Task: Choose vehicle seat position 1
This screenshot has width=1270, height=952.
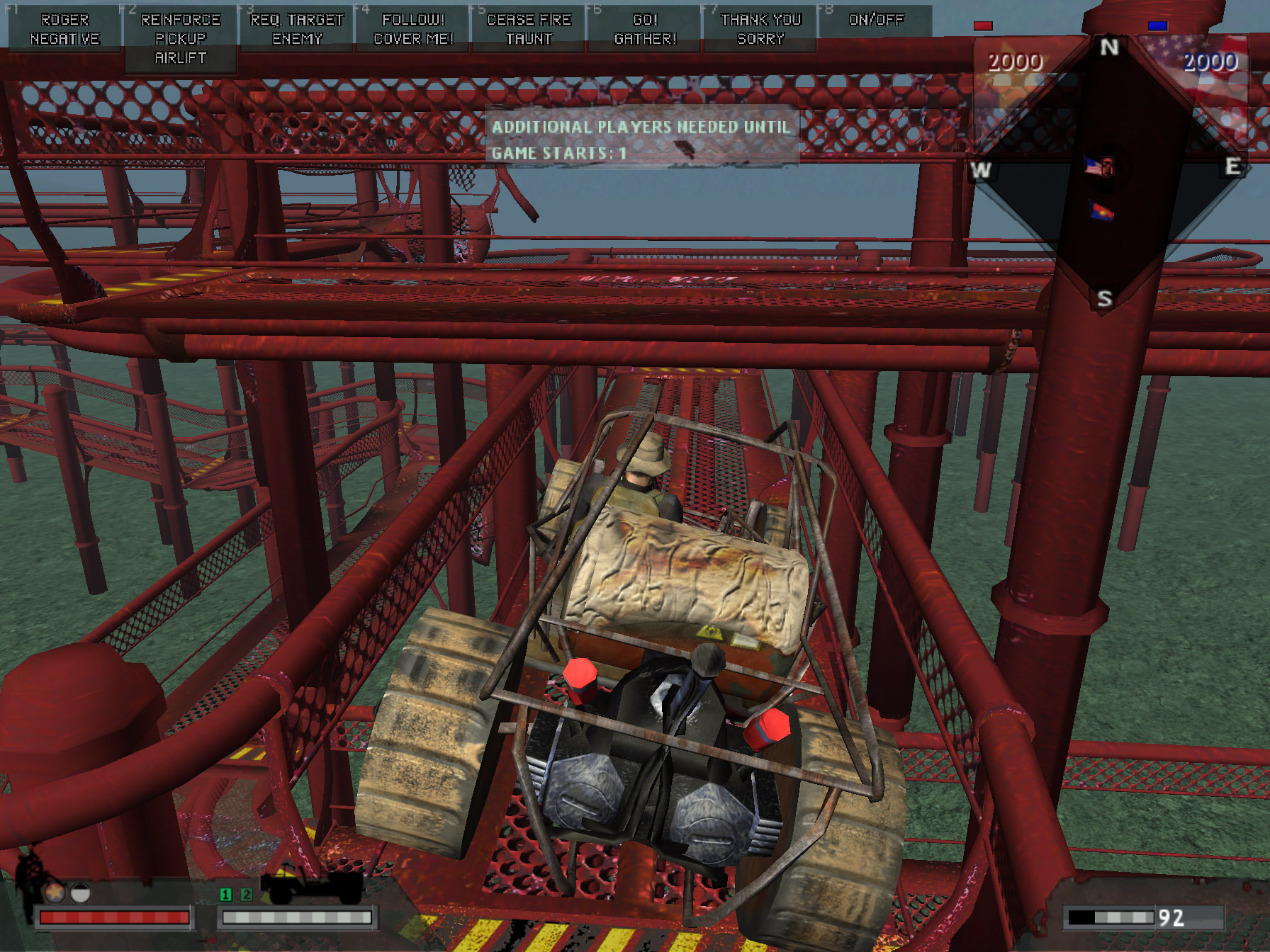Action: (226, 895)
